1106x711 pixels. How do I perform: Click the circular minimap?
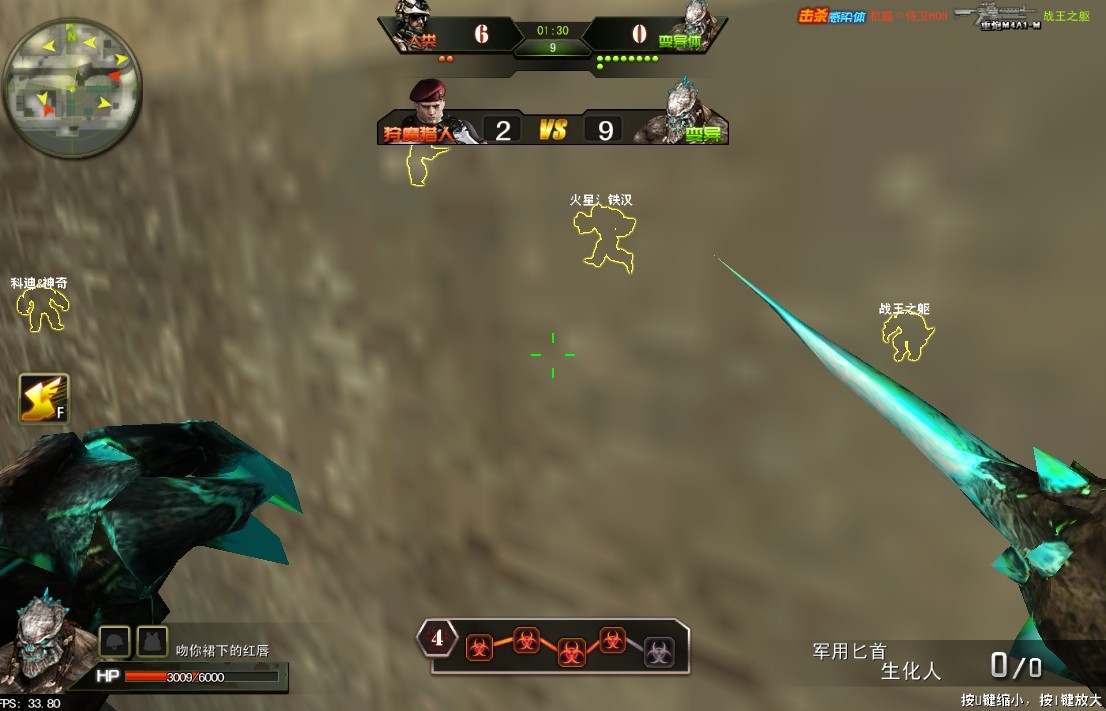pyautogui.click(x=72, y=87)
